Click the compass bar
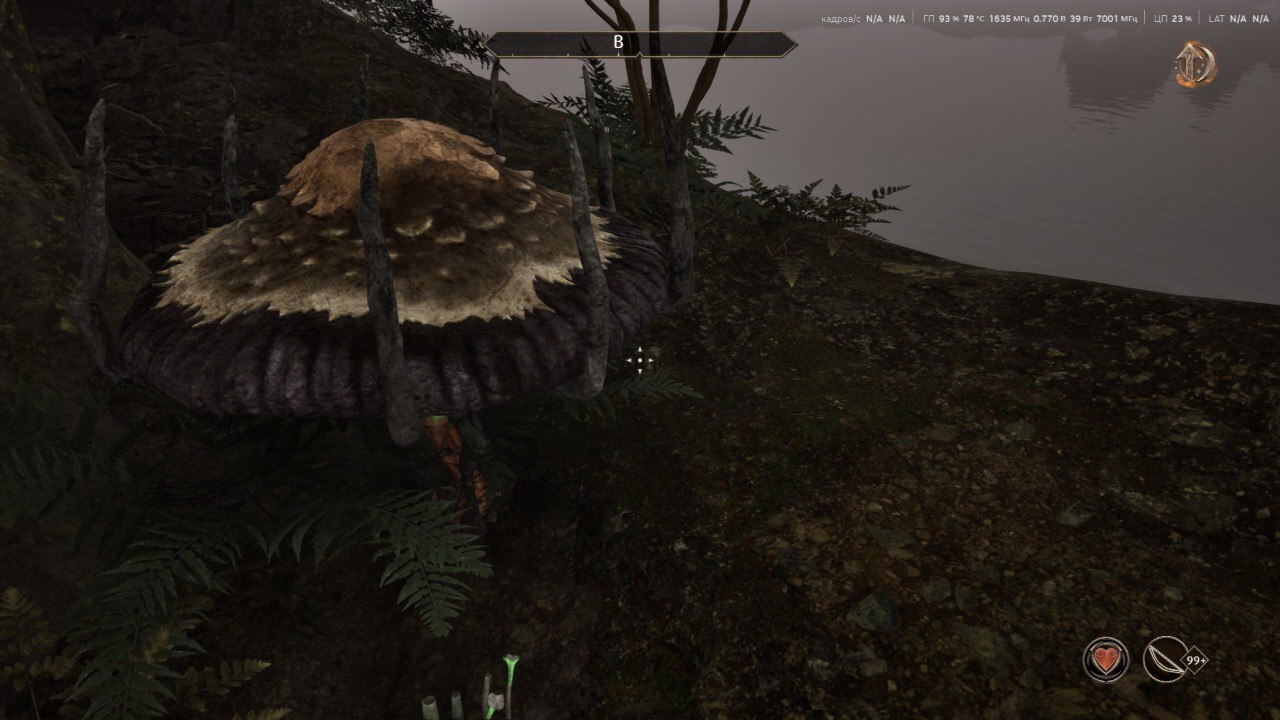This screenshot has width=1280, height=720. tap(640, 44)
